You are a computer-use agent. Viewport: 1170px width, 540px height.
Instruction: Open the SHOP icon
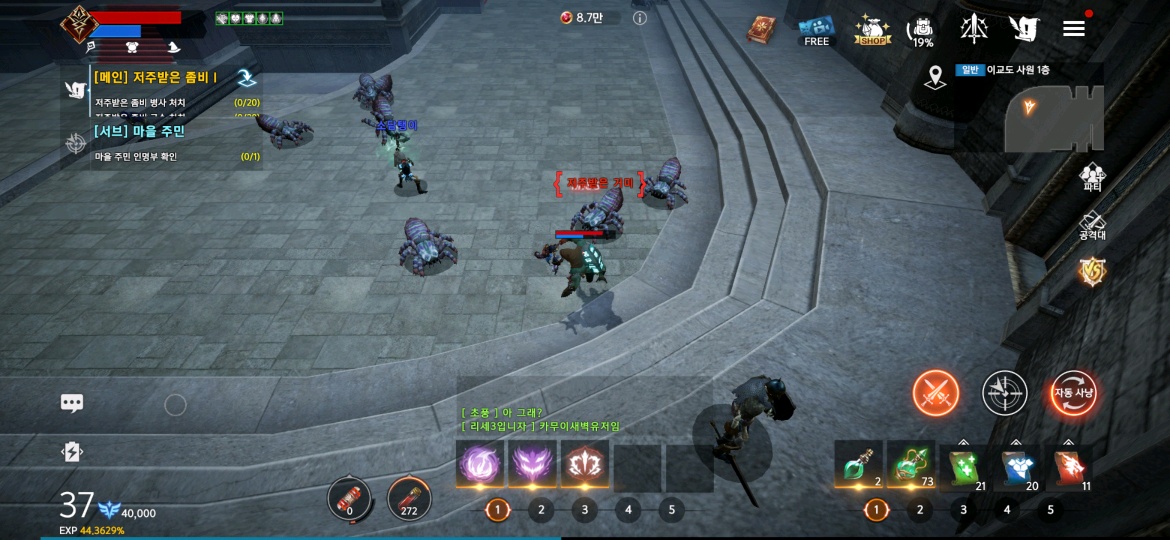coord(872,30)
